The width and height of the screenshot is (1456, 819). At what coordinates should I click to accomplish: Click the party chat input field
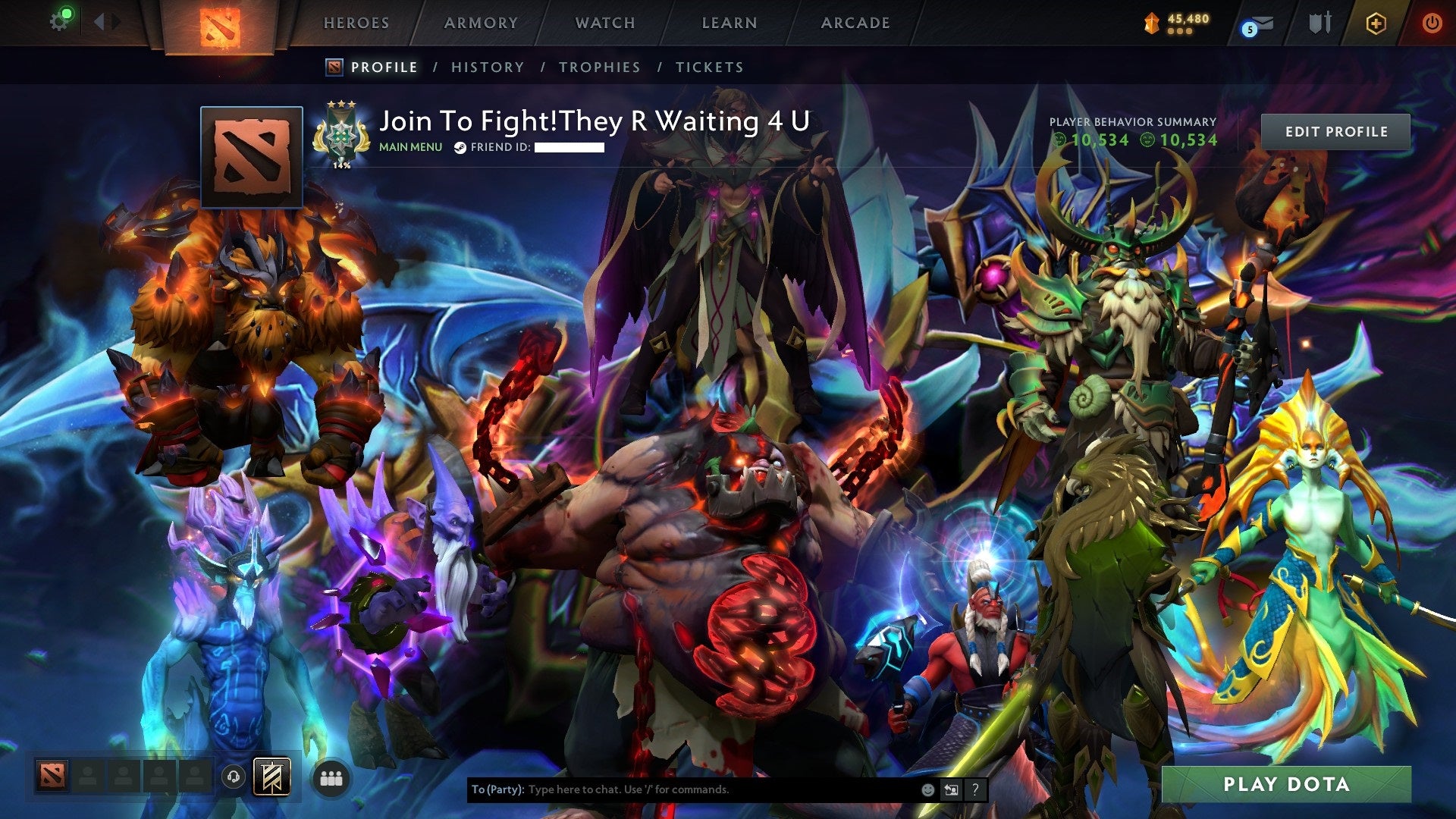click(682, 789)
